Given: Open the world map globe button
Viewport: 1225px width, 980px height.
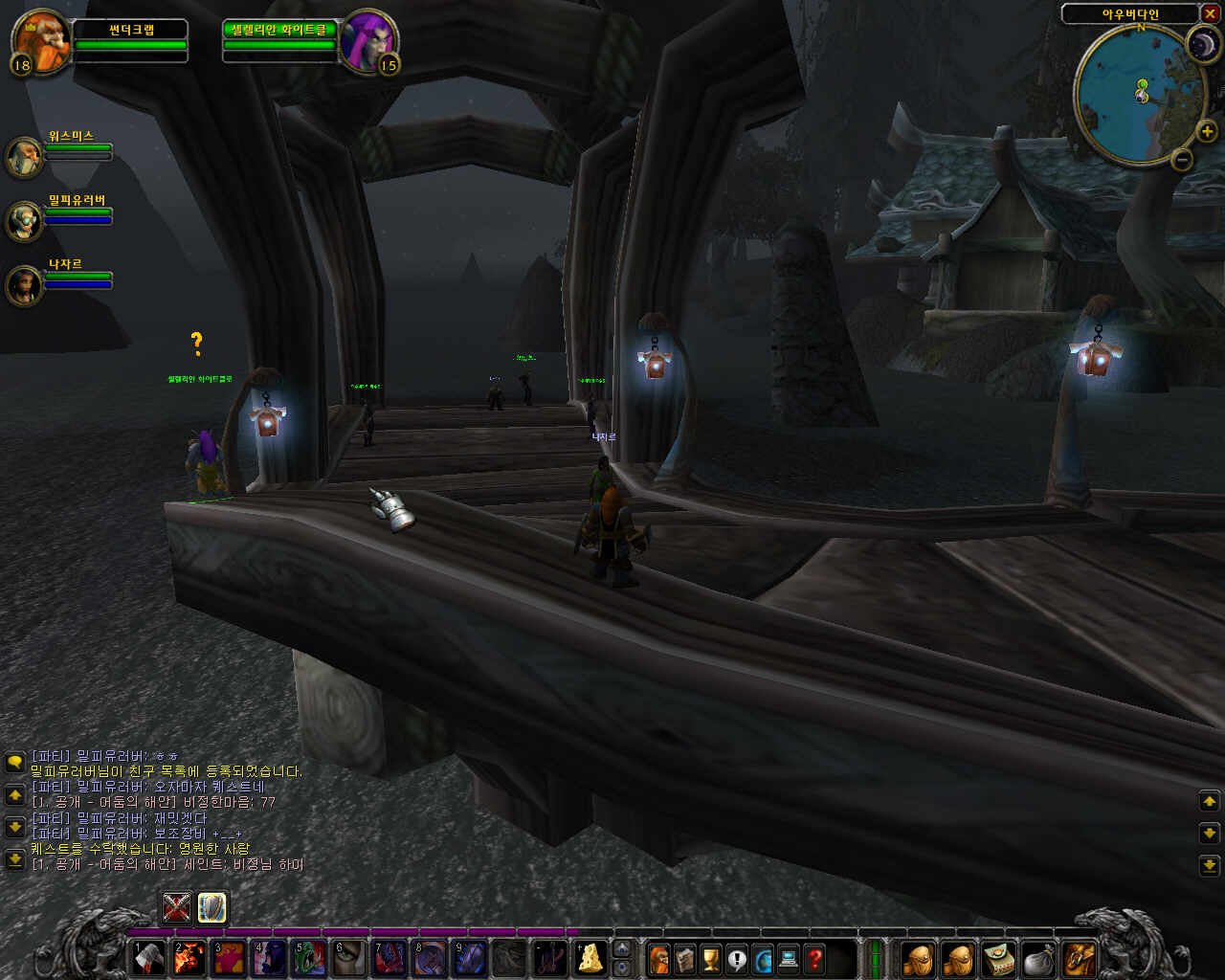Looking at the screenshot, I should tap(763, 958).
